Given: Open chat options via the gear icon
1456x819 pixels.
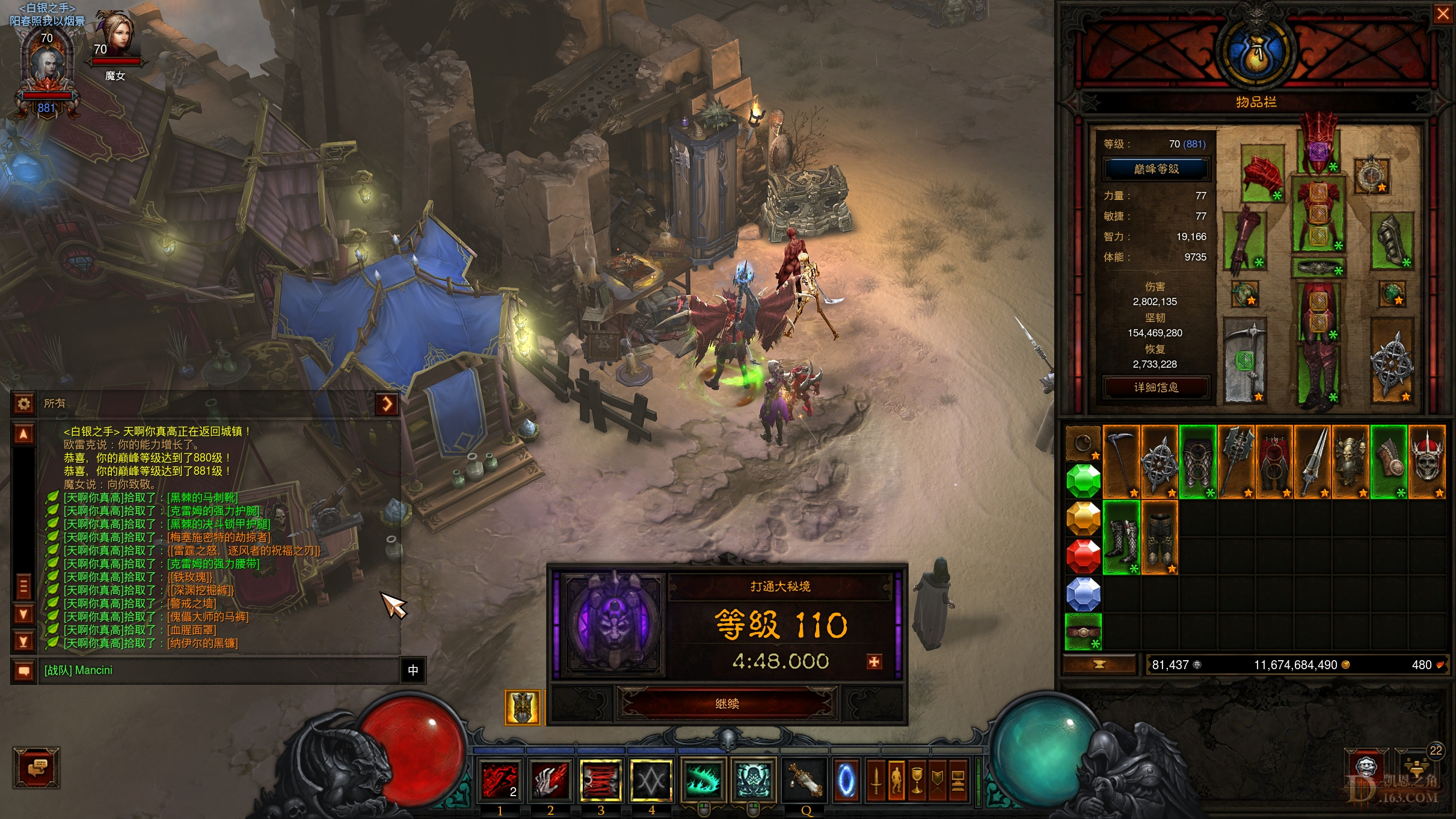Looking at the screenshot, I should click(23, 404).
